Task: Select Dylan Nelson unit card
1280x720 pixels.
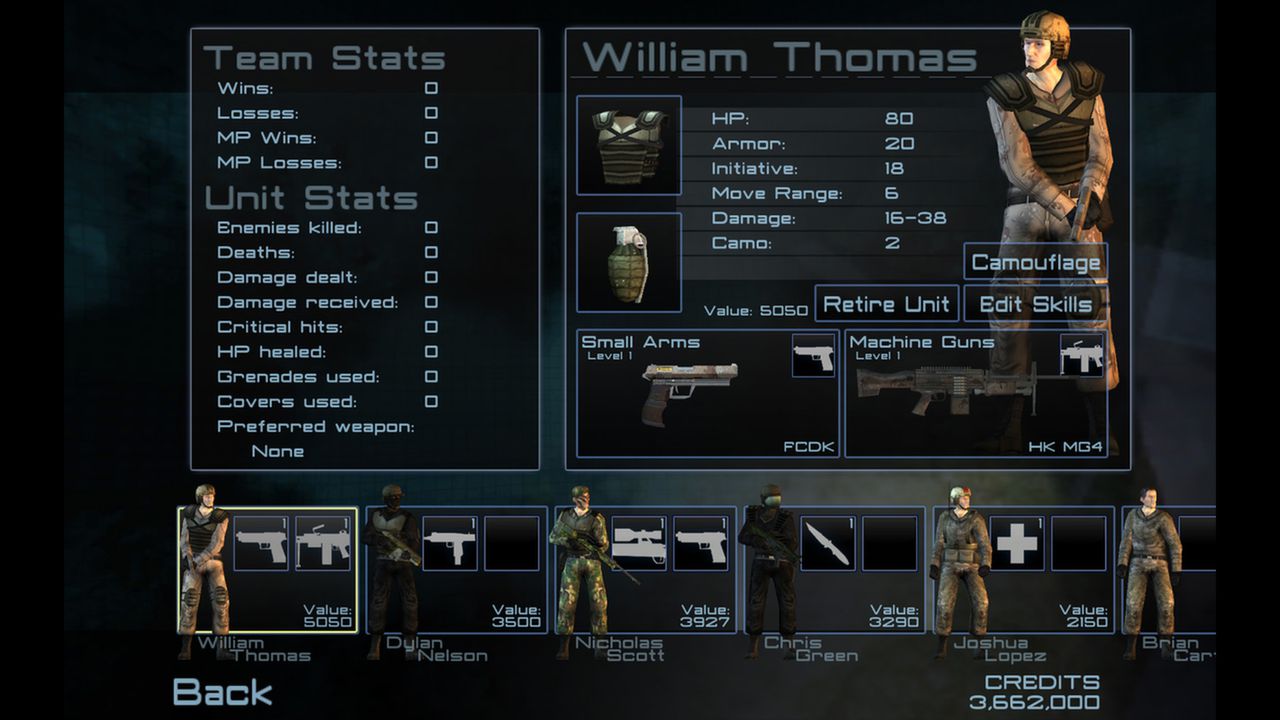Action: (456, 569)
